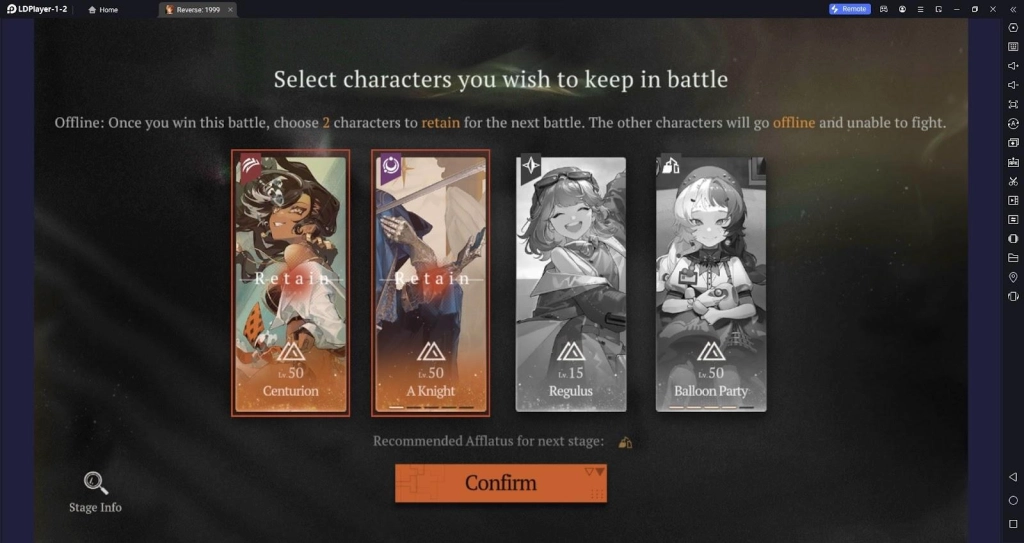This screenshot has width=1024, height=543.
Task: Select the Centurion character card
Action: coord(290,282)
